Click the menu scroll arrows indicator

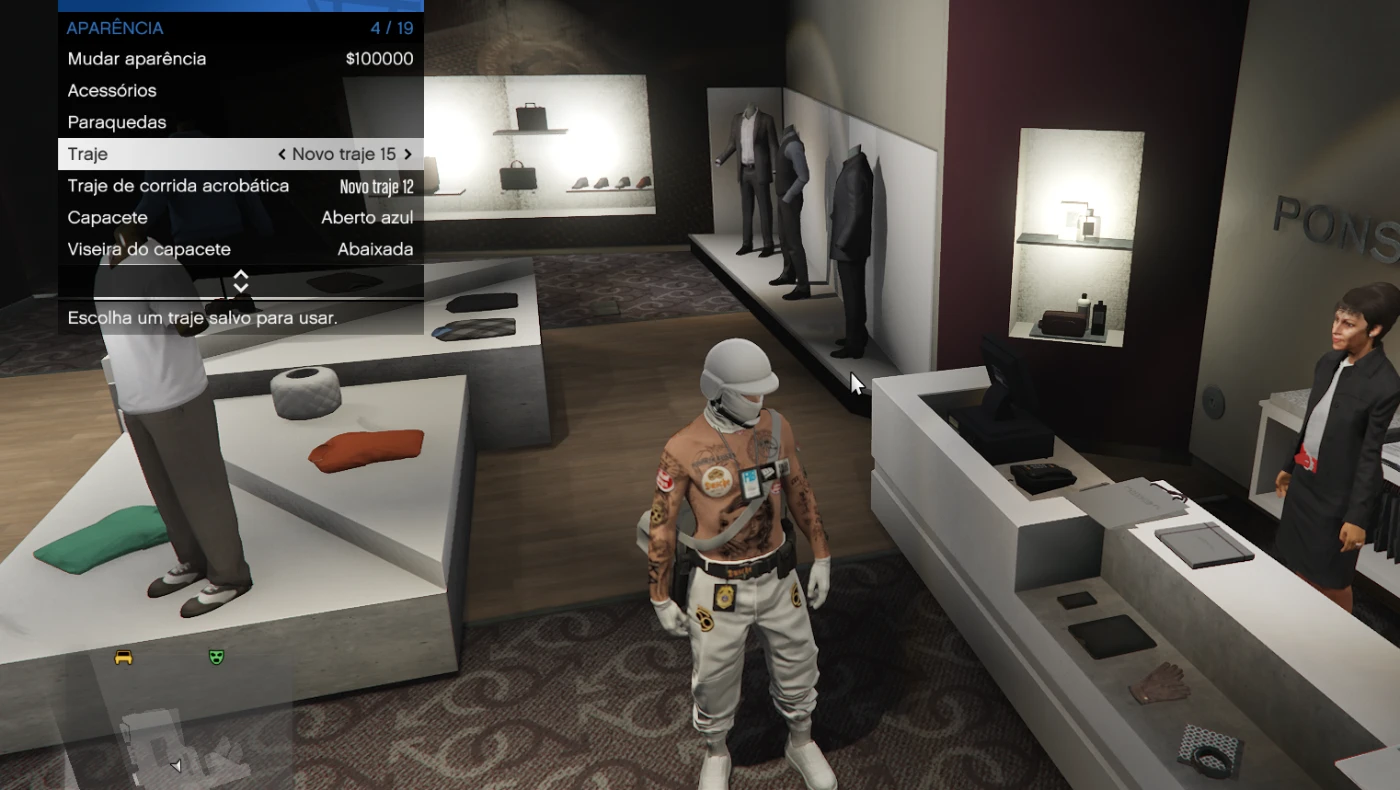point(240,282)
